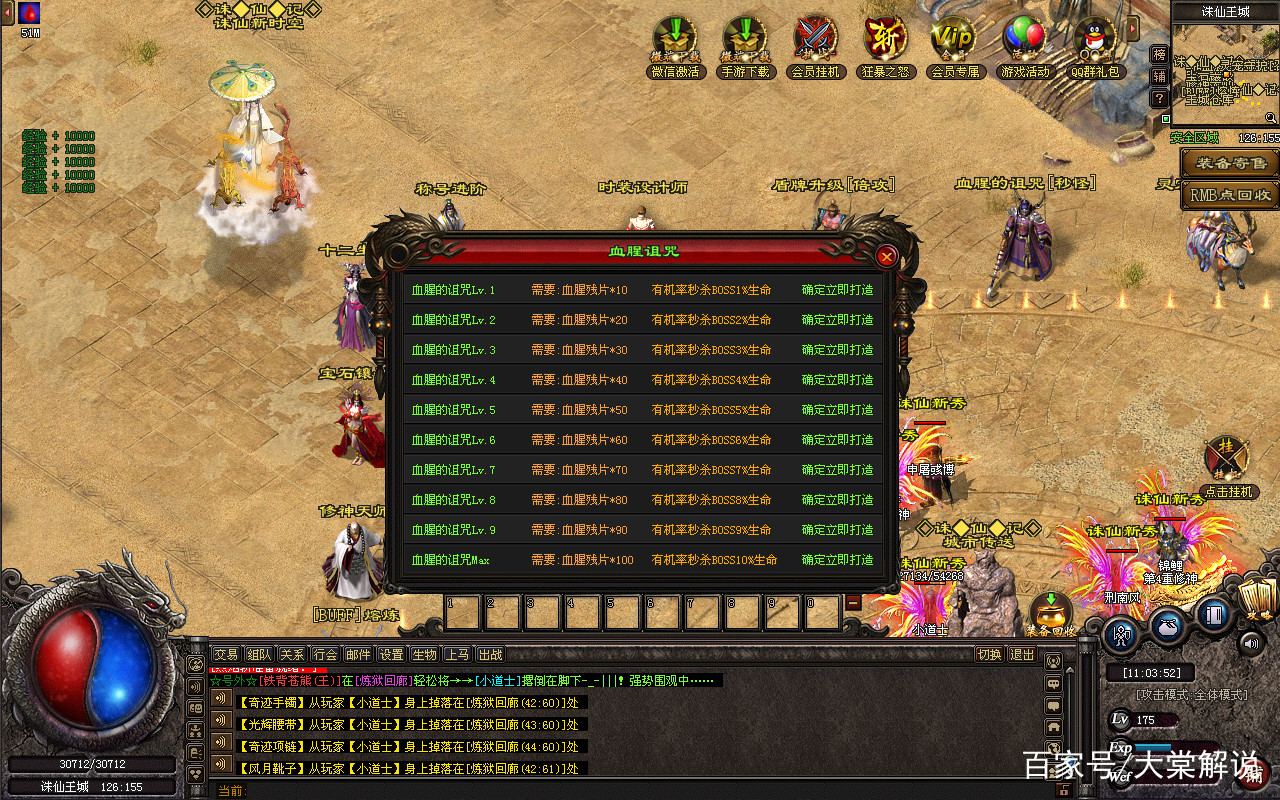This screenshot has width=1280, height=800.
Task: Click the RMB点回收 button
Action: (1229, 195)
